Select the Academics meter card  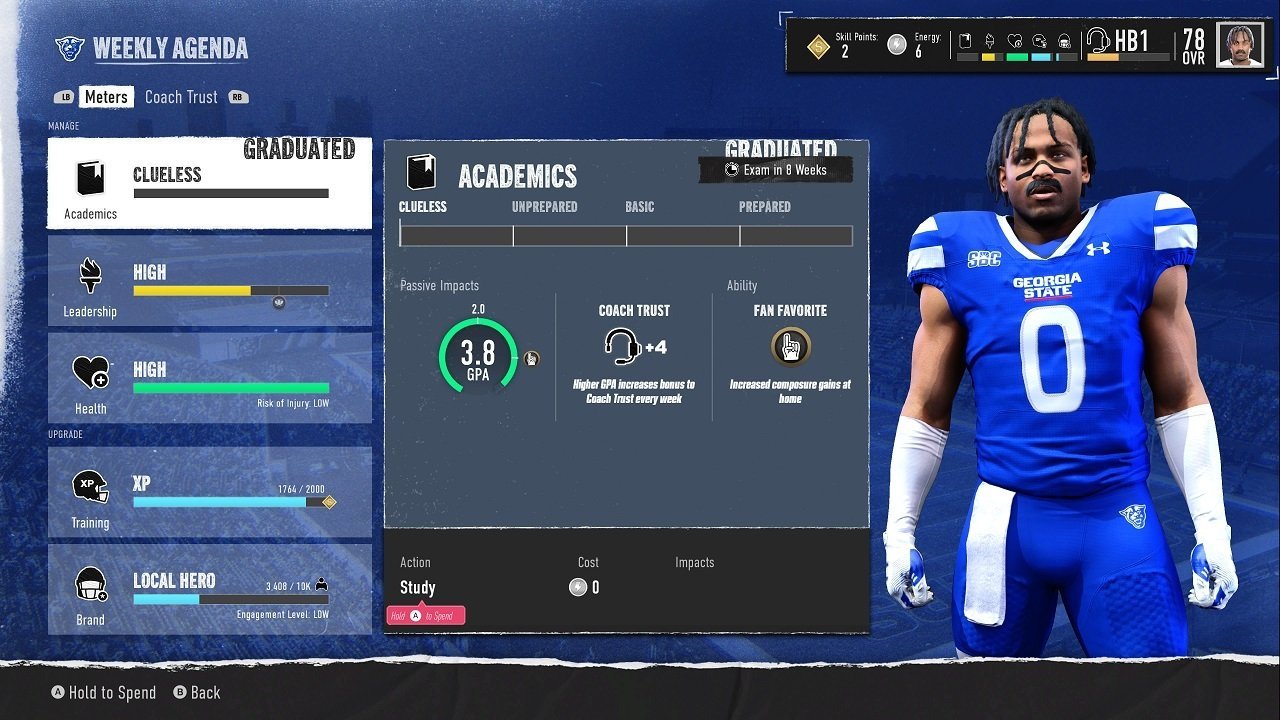point(209,184)
